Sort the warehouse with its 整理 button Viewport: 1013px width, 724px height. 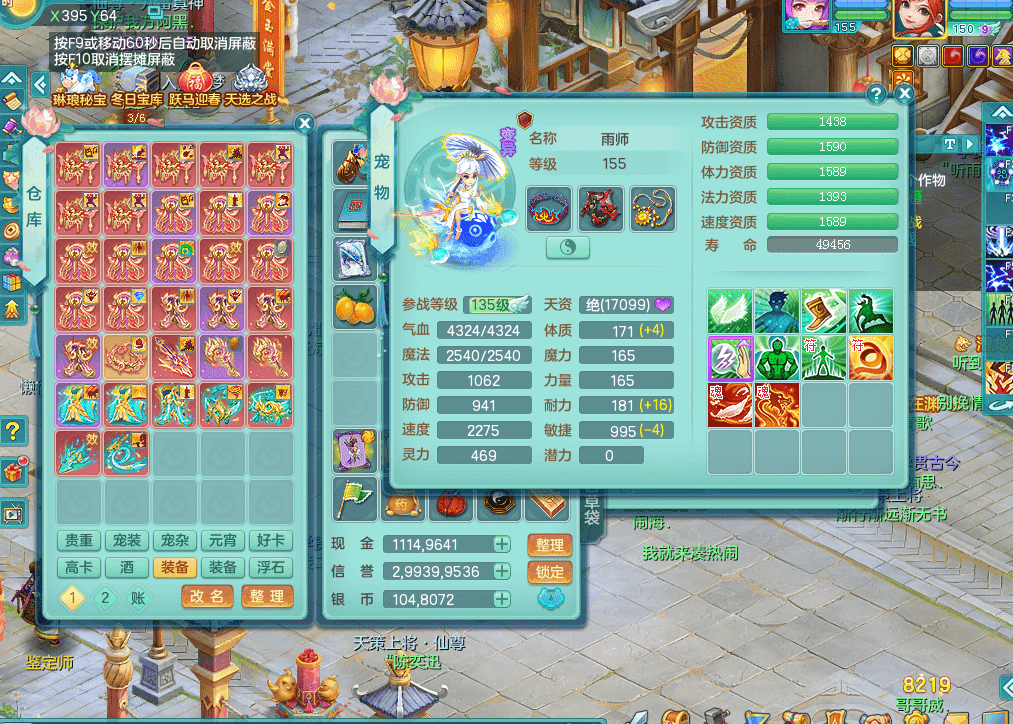coord(267,597)
